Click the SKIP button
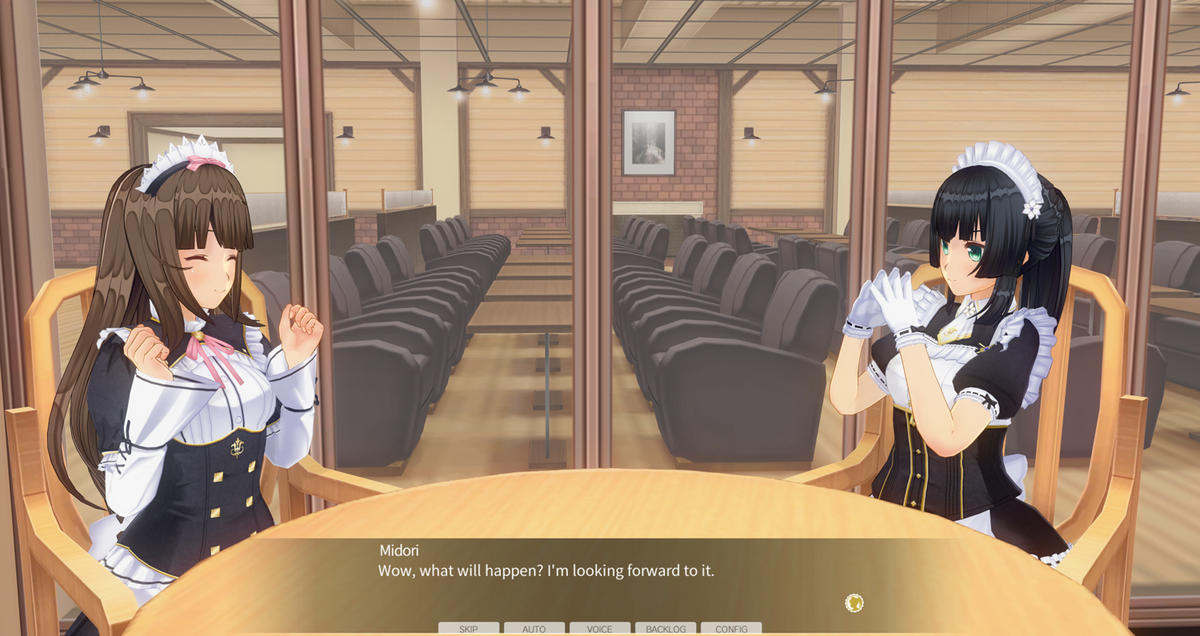 [x=468, y=629]
